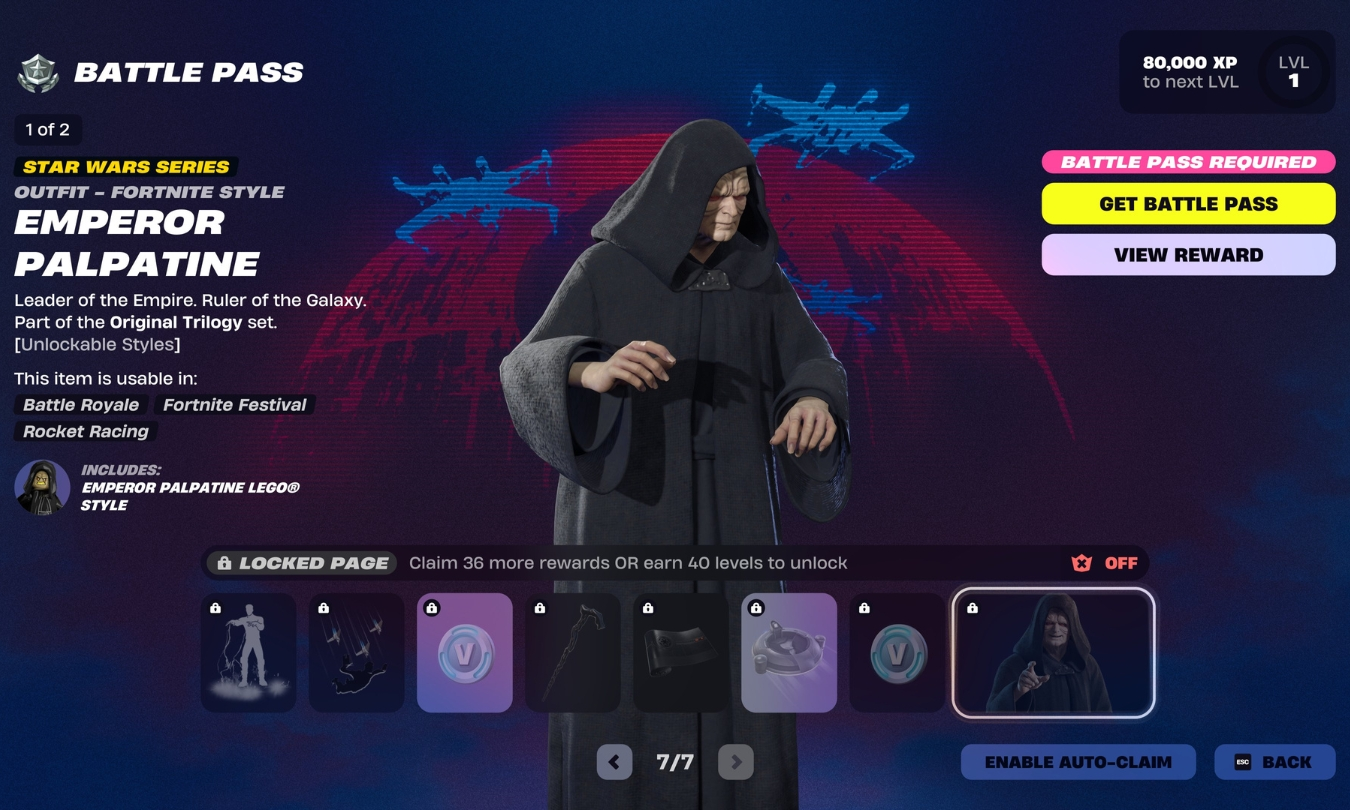Toggle the crown OFF switch

[1102, 562]
